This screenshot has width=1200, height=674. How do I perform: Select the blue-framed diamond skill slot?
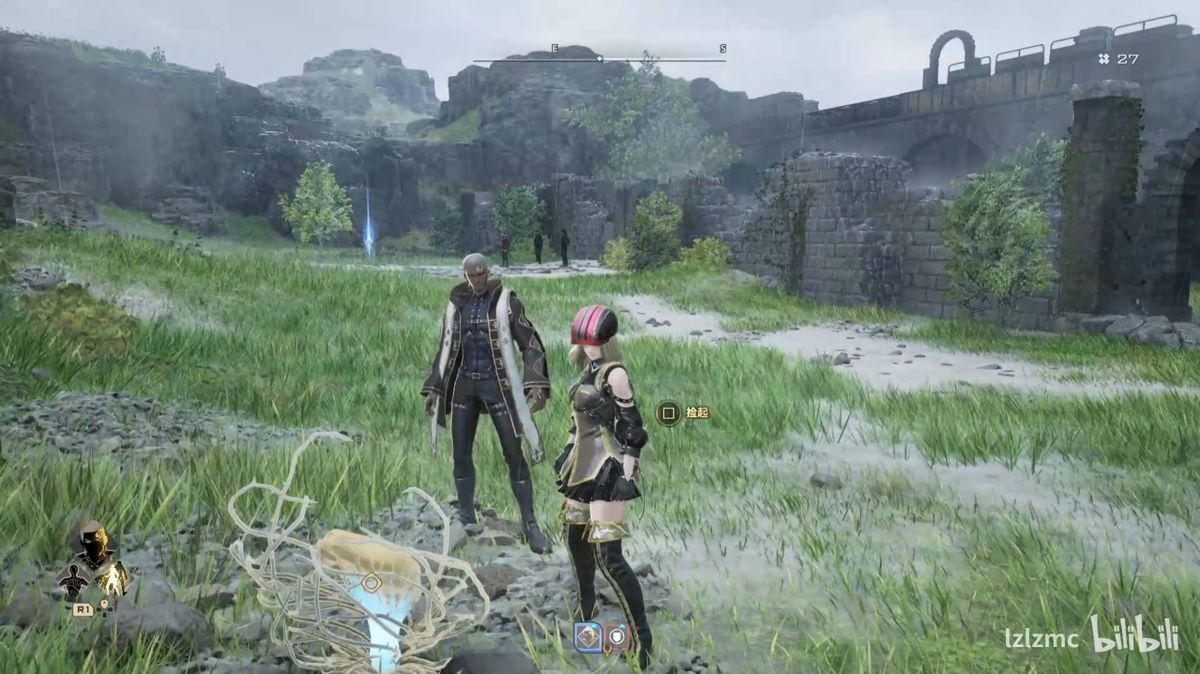click(588, 636)
